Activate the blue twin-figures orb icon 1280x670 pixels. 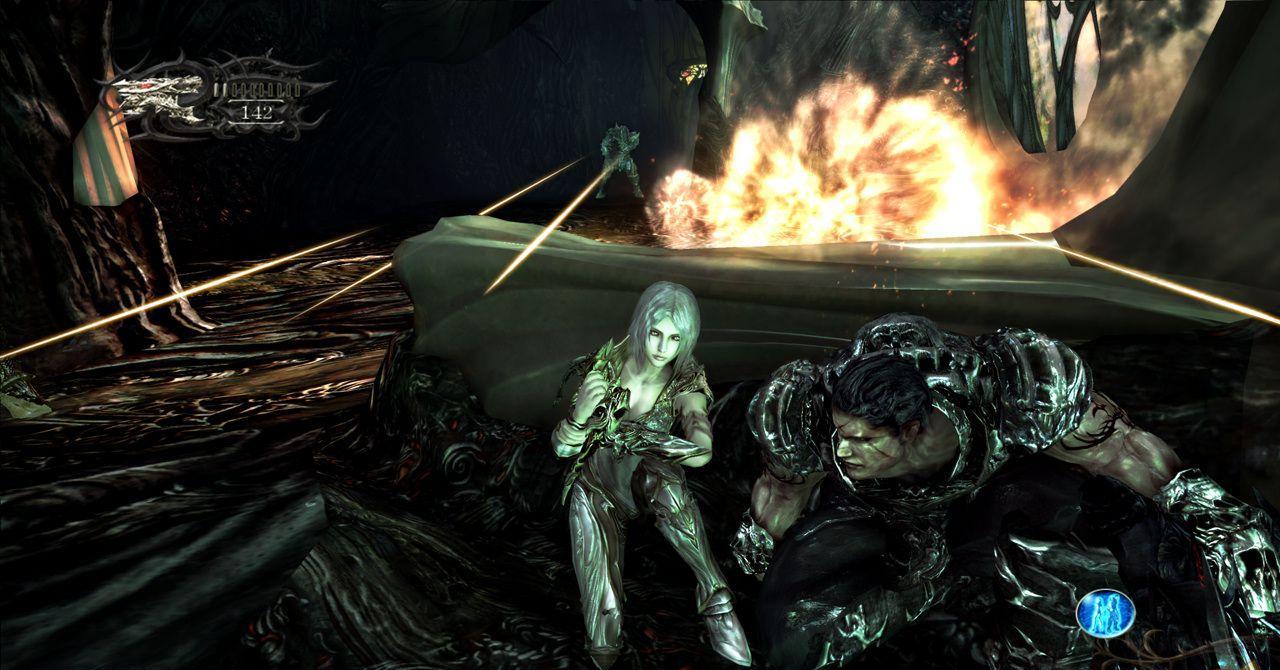(1106, 612)
